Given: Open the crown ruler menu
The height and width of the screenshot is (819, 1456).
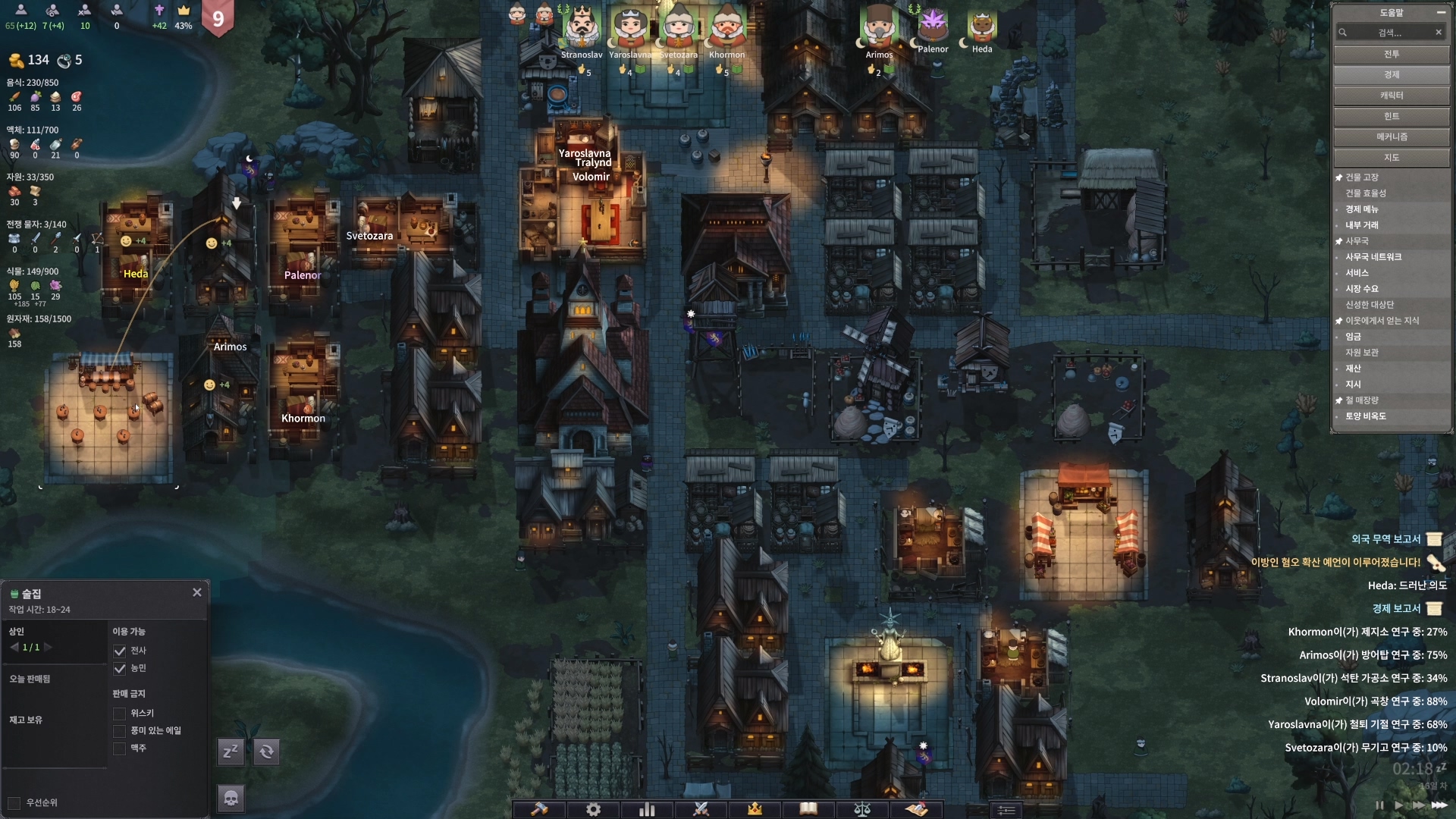Looking at the screenshot, I should [x=755, y=809].
